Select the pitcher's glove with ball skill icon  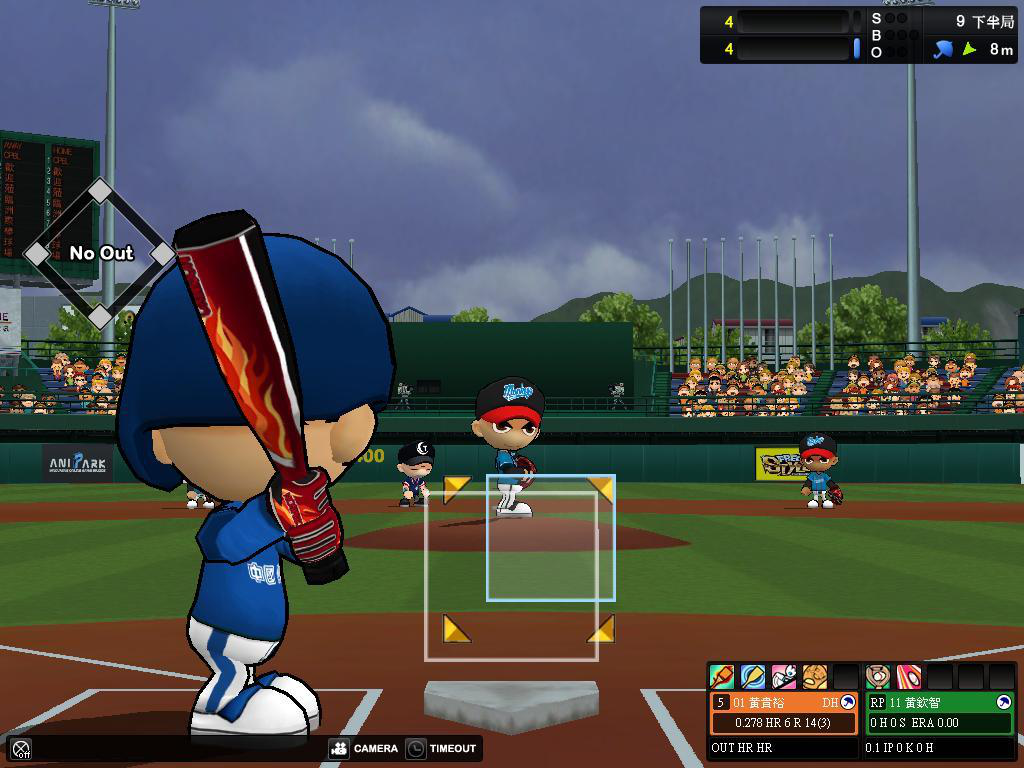click(878, 677)
